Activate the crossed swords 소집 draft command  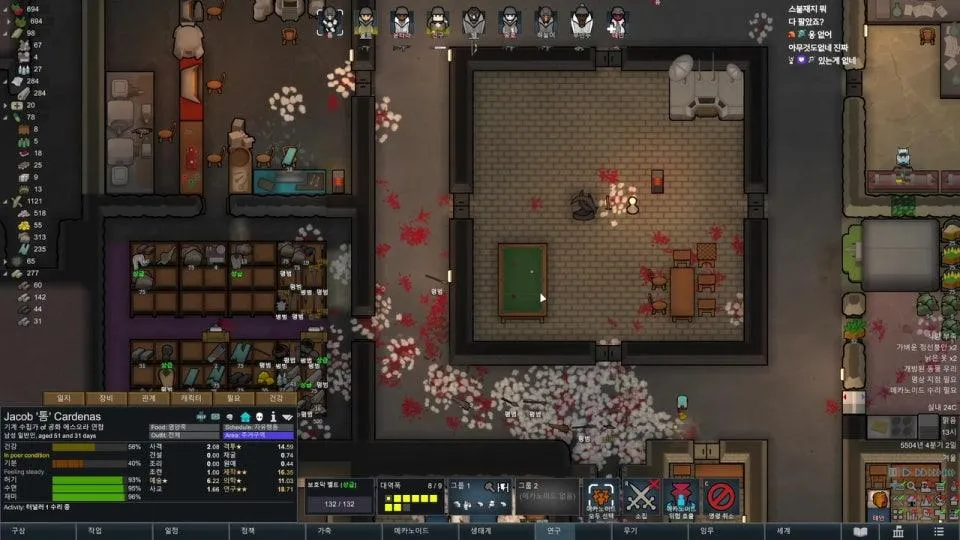643,497
